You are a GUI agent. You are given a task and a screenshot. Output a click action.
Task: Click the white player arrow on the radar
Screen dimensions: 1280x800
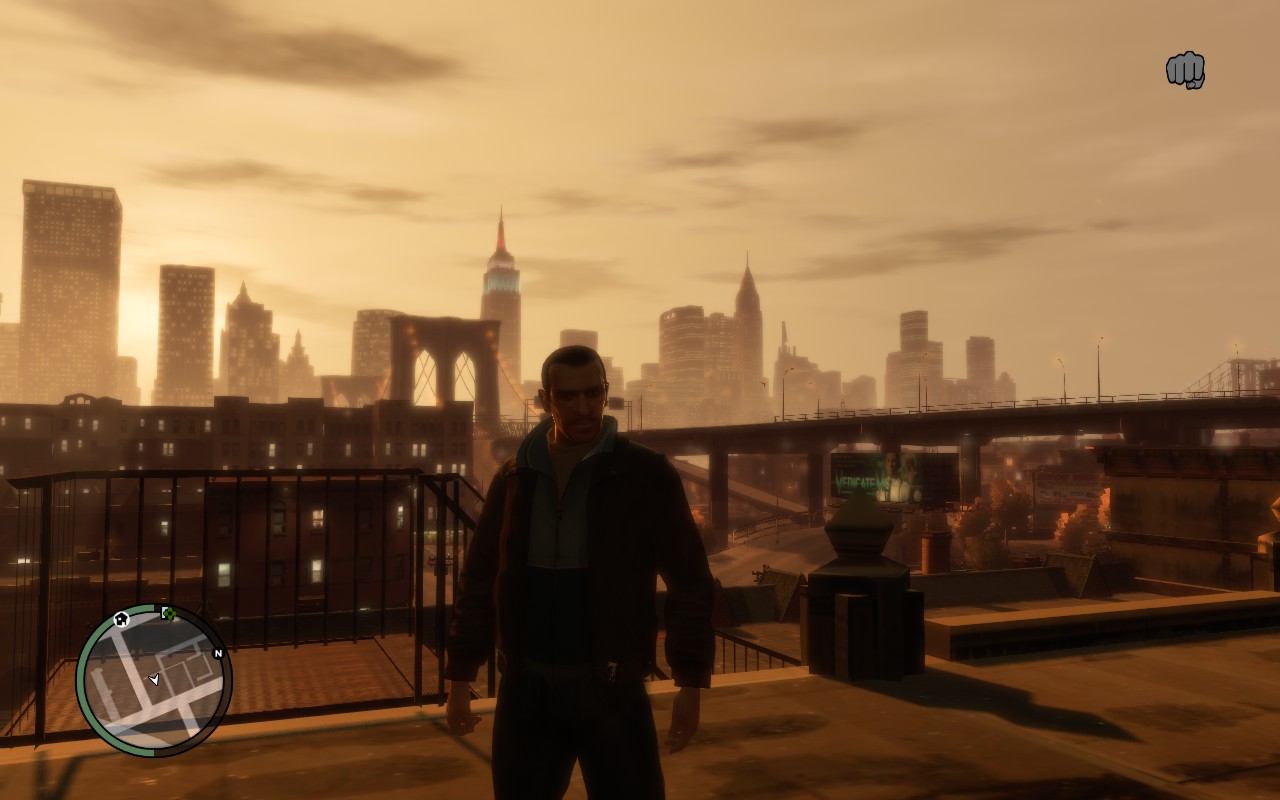point(153,680)
